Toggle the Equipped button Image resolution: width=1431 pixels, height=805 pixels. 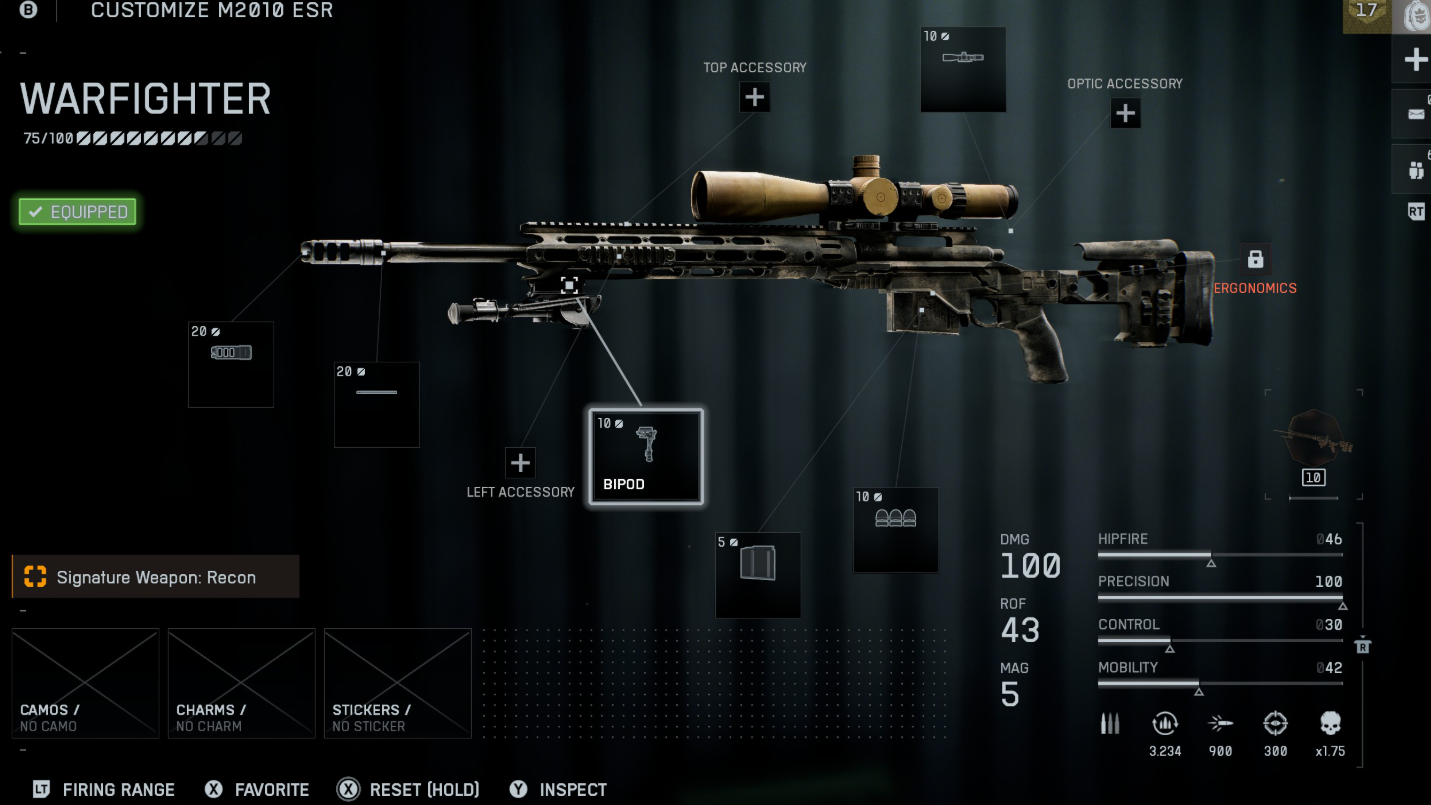click(78, 212)
